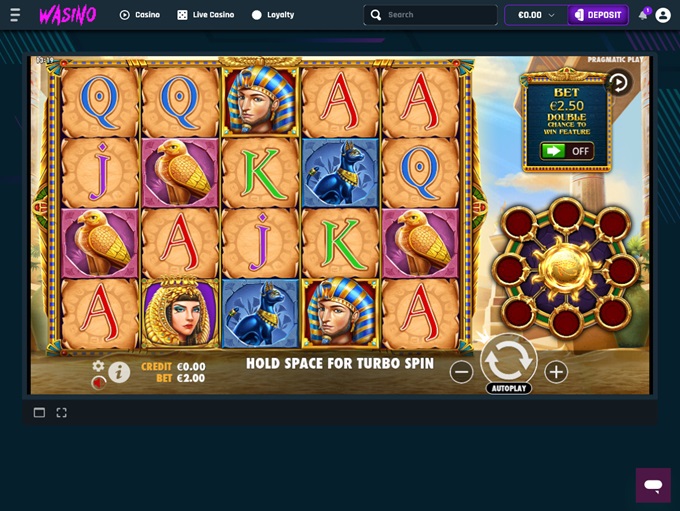This screenshot has height=511, width=680.
Task: Enter fullscreen mode for the game
Action: pyautogui.click(x=61, y=412)
